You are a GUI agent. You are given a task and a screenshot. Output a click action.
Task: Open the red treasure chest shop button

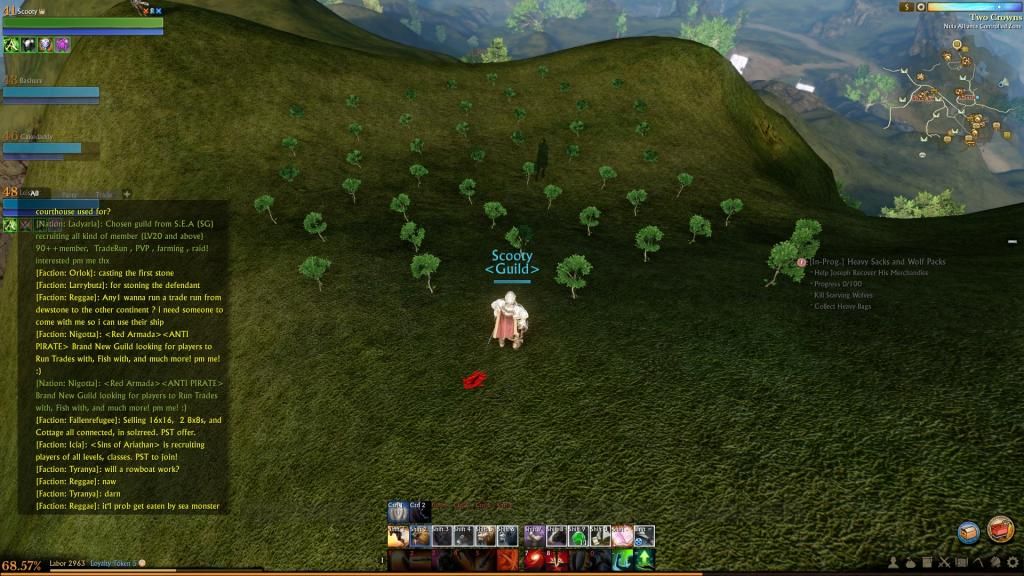(x=999, y=530)
